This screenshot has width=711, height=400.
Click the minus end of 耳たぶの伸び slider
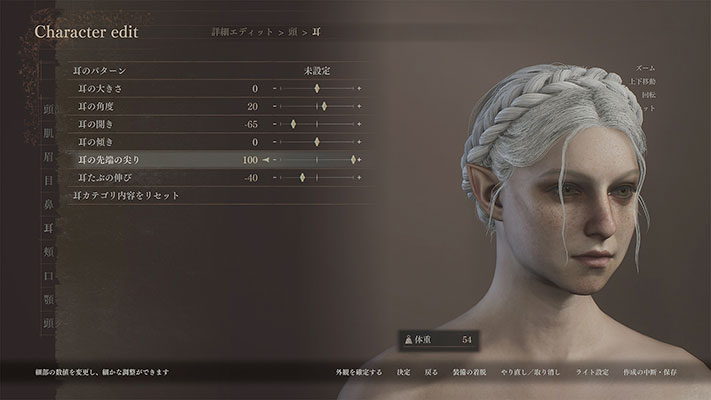click(276, 178)
